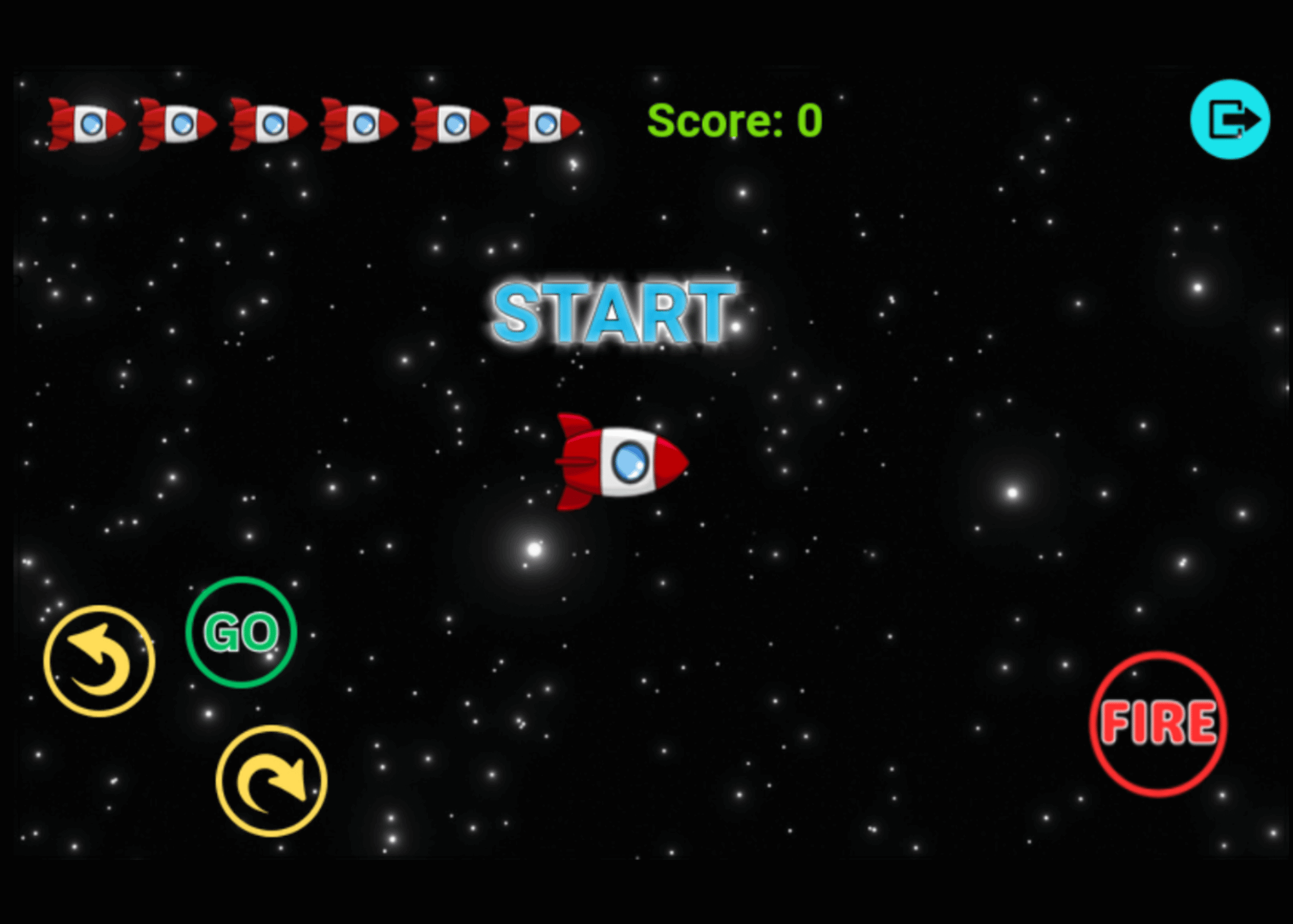Rotate ship with counterclockwise arrow button
Viewport: 1293px width, 924px height.
[99, 661]
